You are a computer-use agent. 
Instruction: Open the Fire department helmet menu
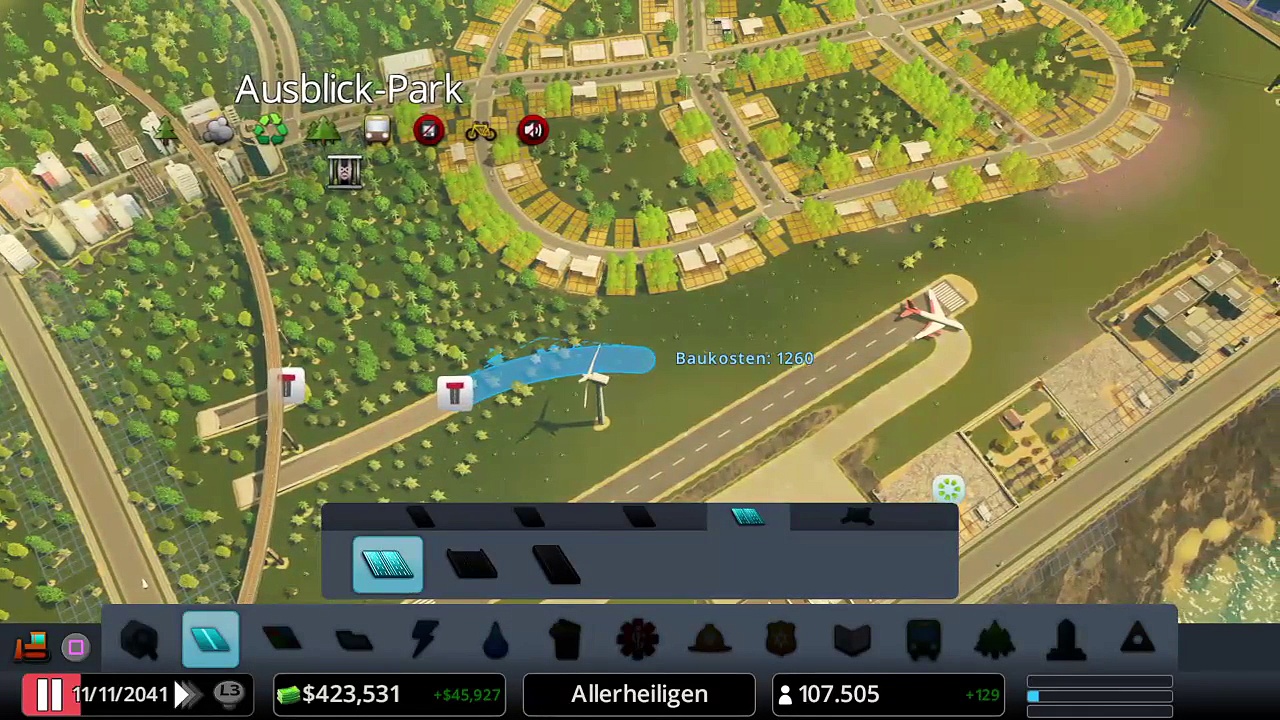709,640
